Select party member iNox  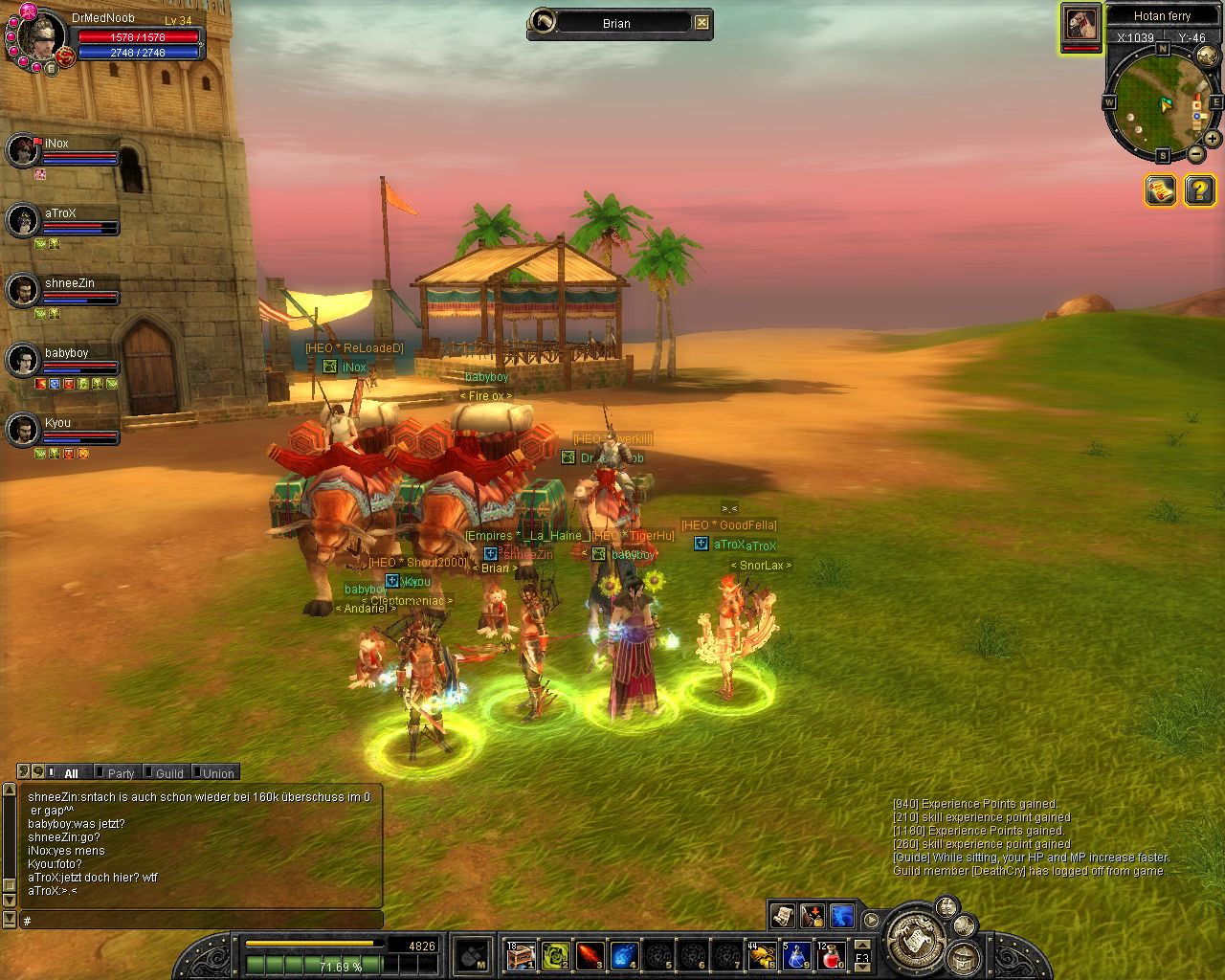point(23,150)
